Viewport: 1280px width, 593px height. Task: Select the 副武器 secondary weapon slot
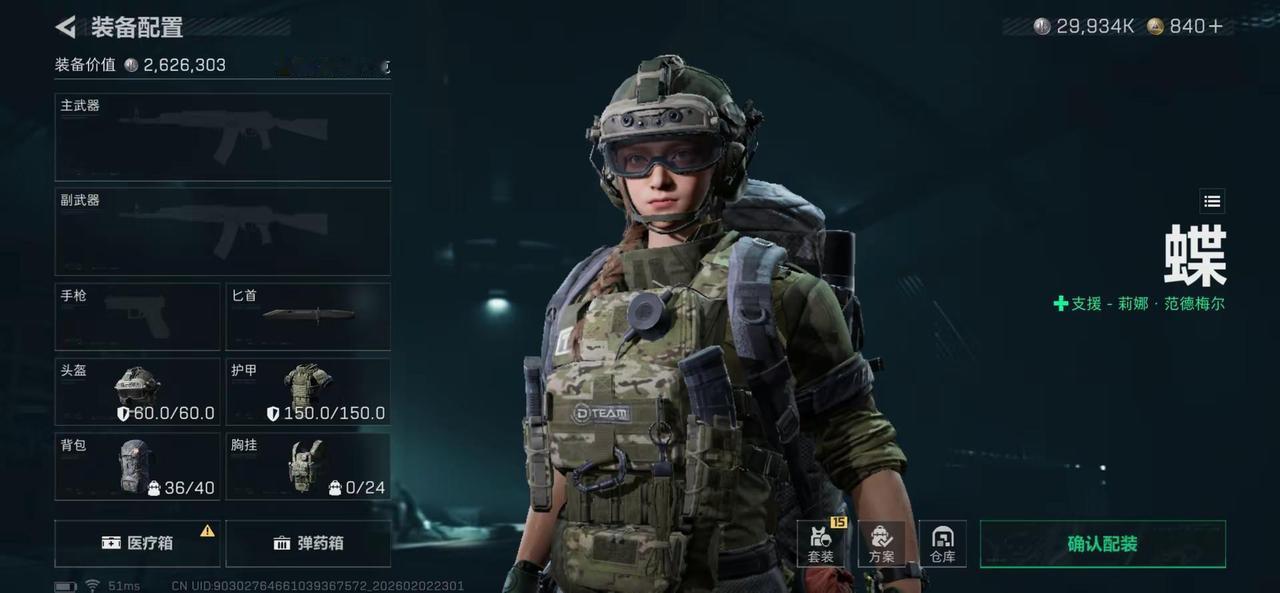tap(222, 231)
